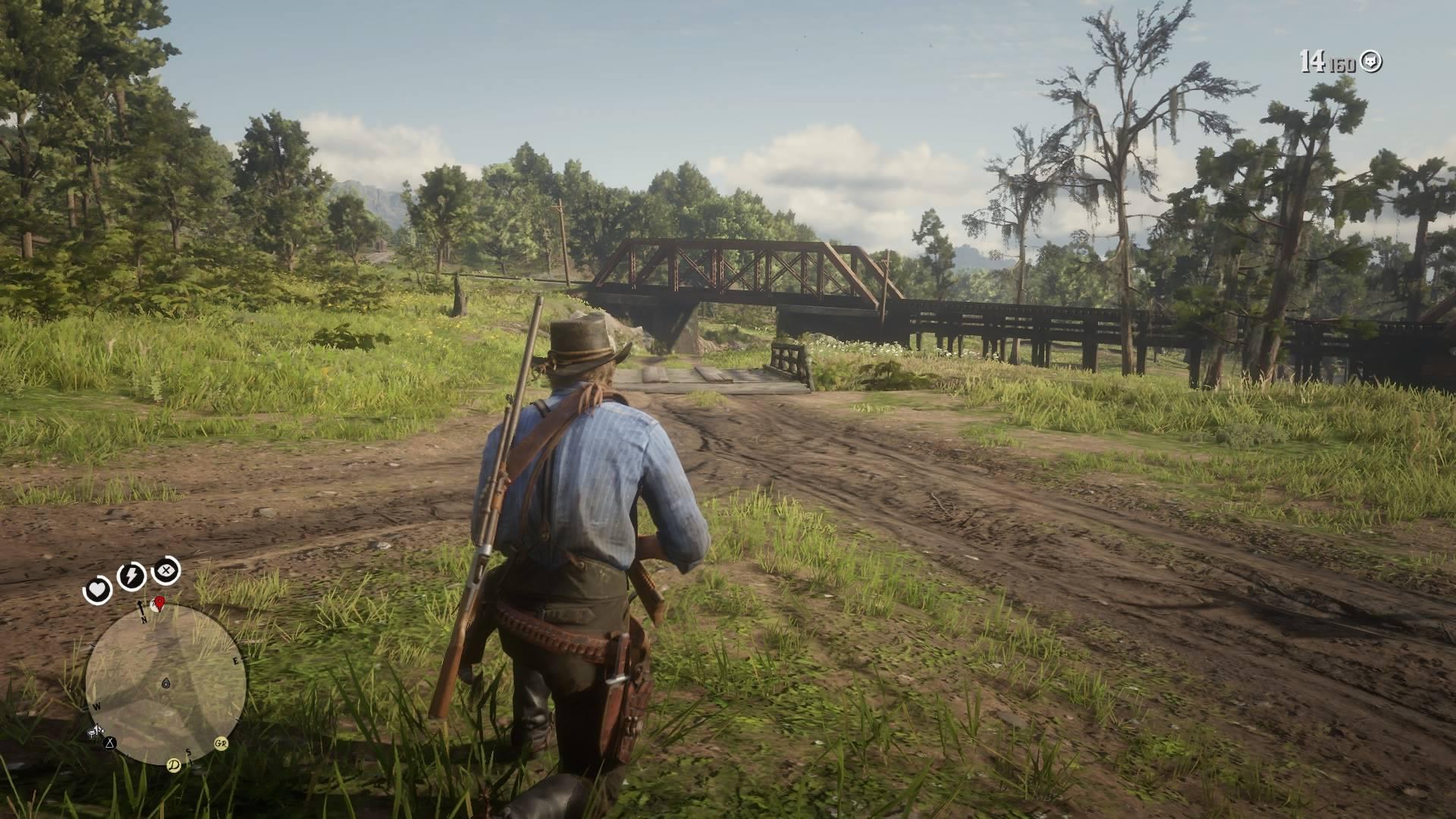1456x819 pixels.
Task: Click the wolf head animal counter icon
Action: click(1370, 61)
